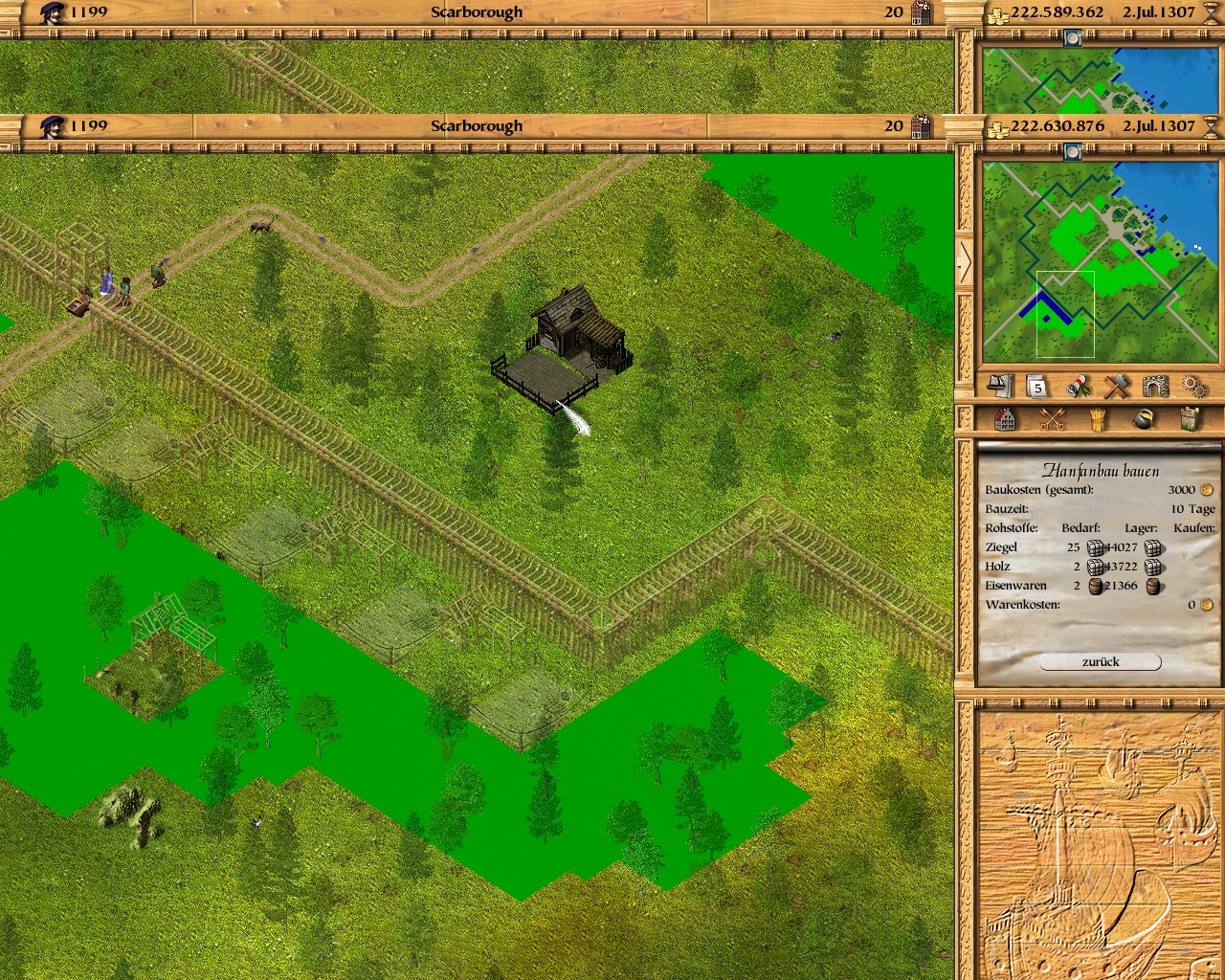Select the house building category

1005,419
